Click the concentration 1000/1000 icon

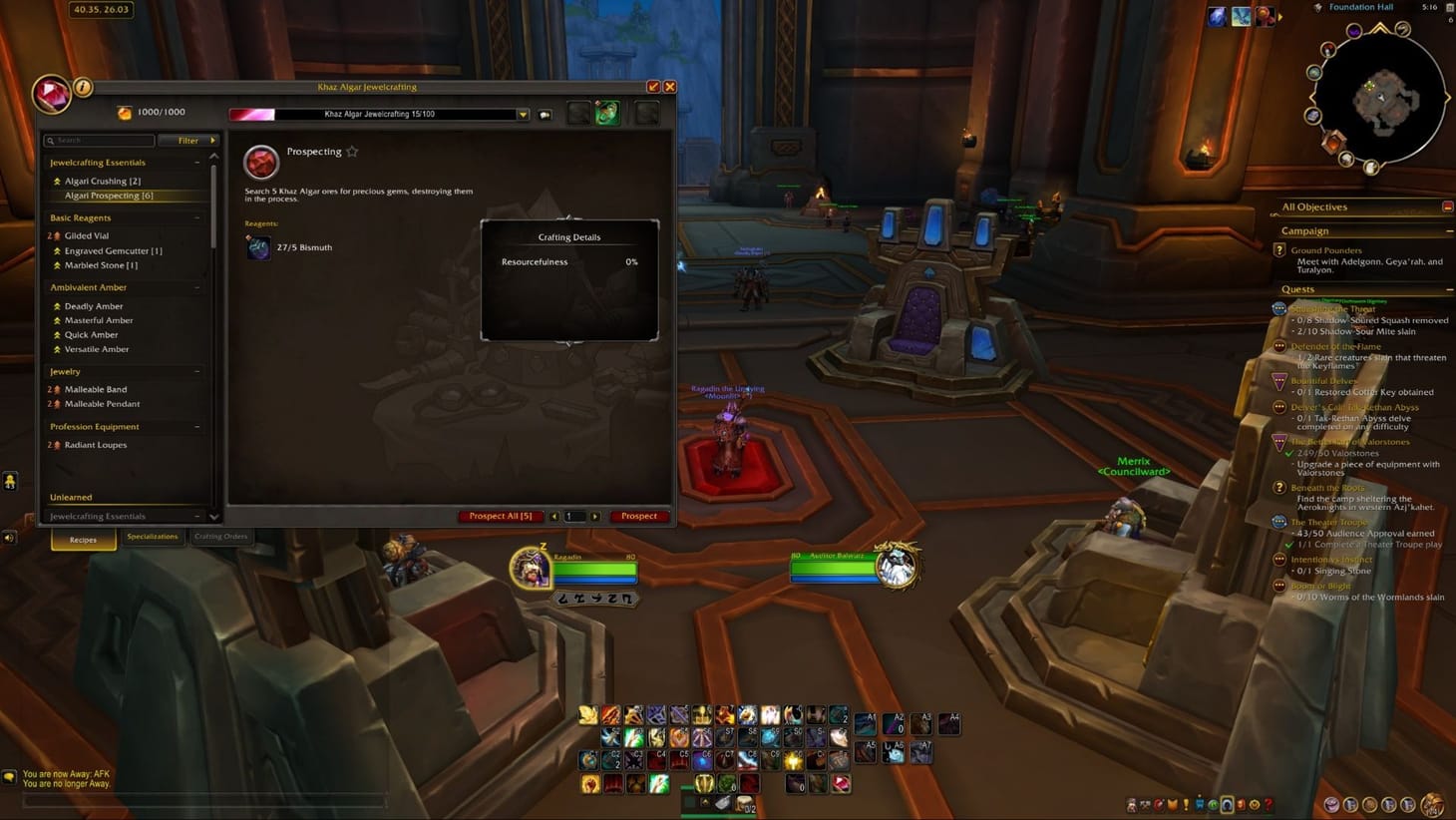click(x=124, y=111)
